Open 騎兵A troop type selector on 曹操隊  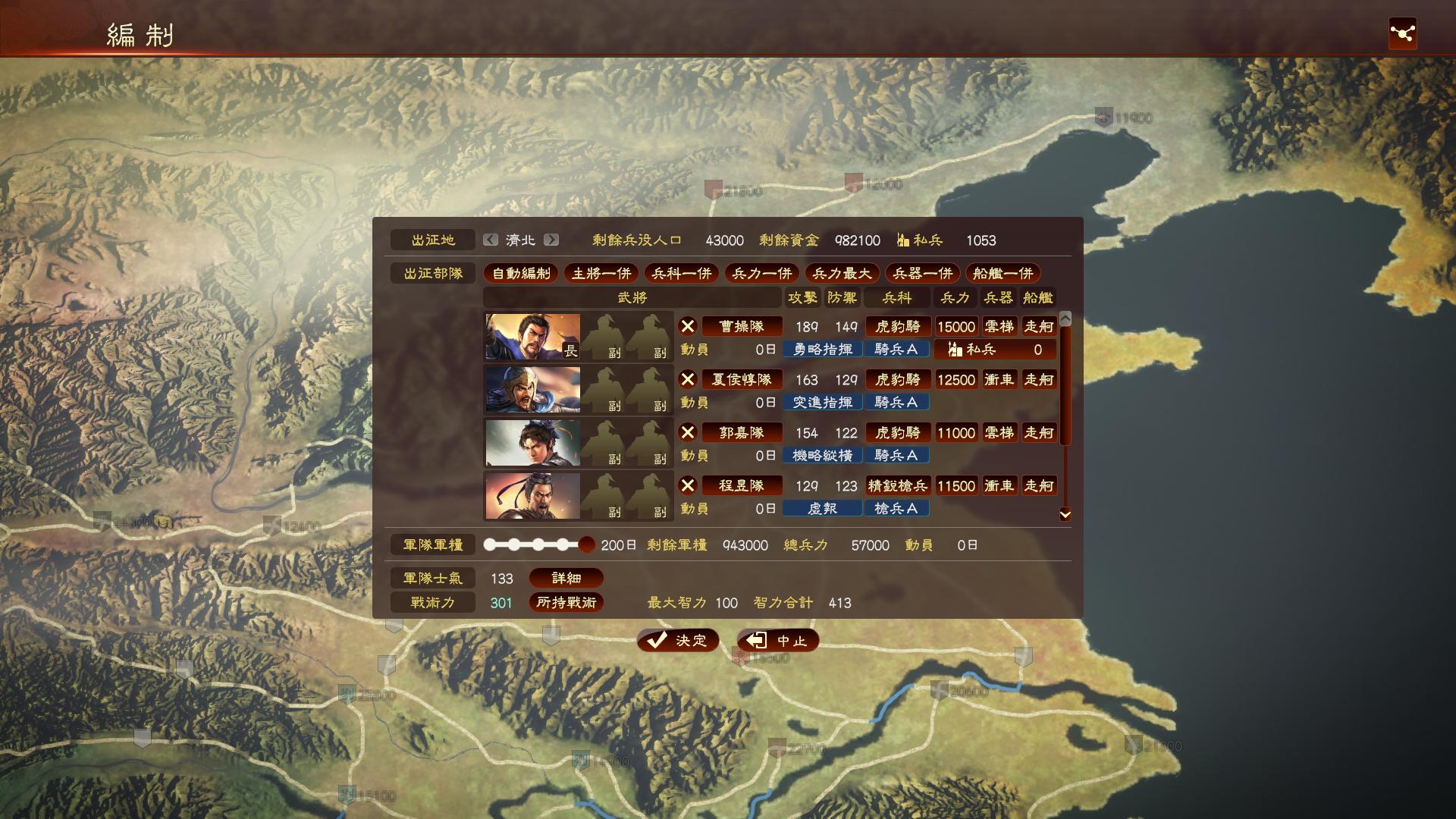tap(897, 349)
